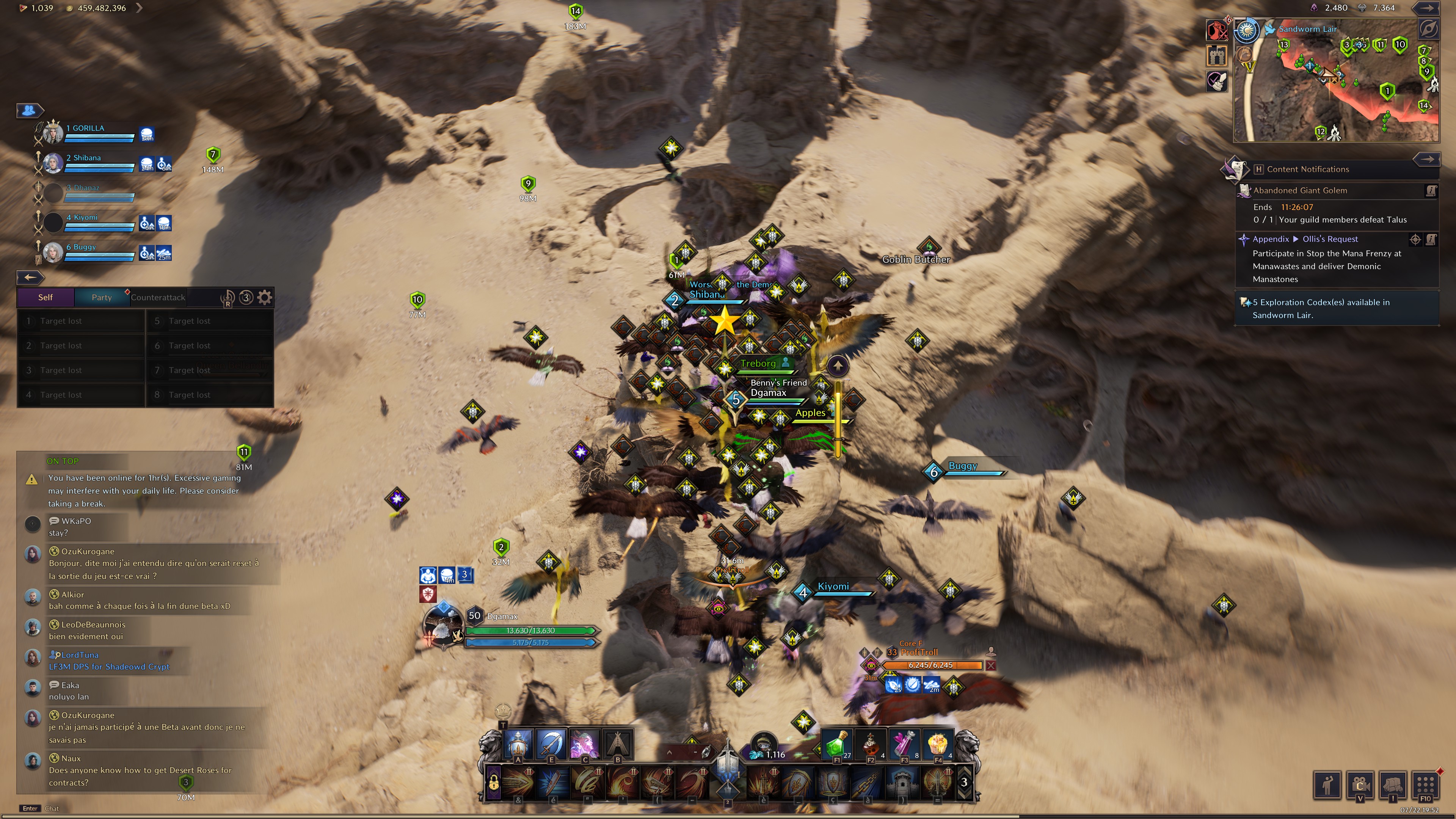1456x819 pixels.
Task: Open Abandoned Giant Golem info scroll
Action: point(1431,191)
